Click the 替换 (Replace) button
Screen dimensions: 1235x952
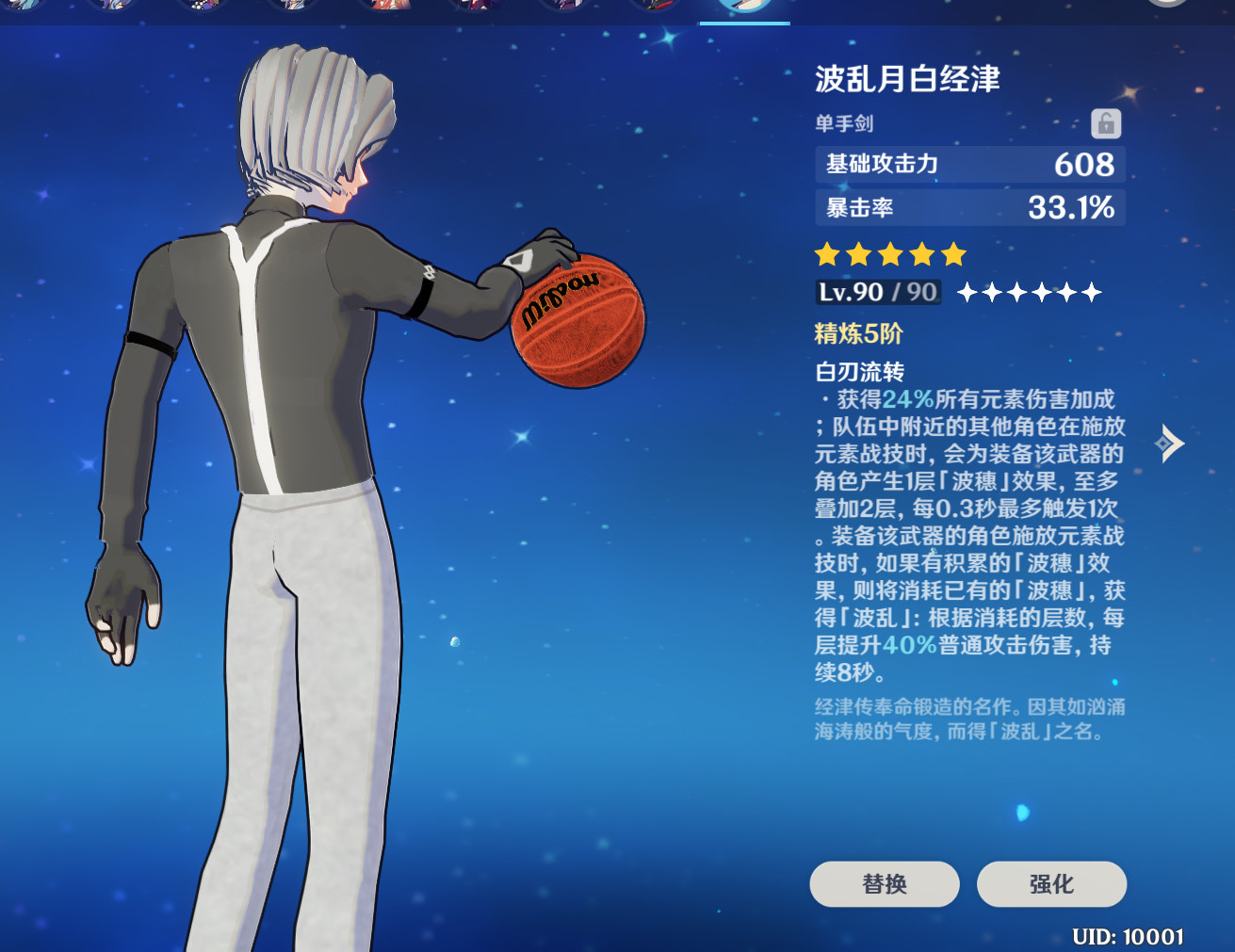point(884,884)
